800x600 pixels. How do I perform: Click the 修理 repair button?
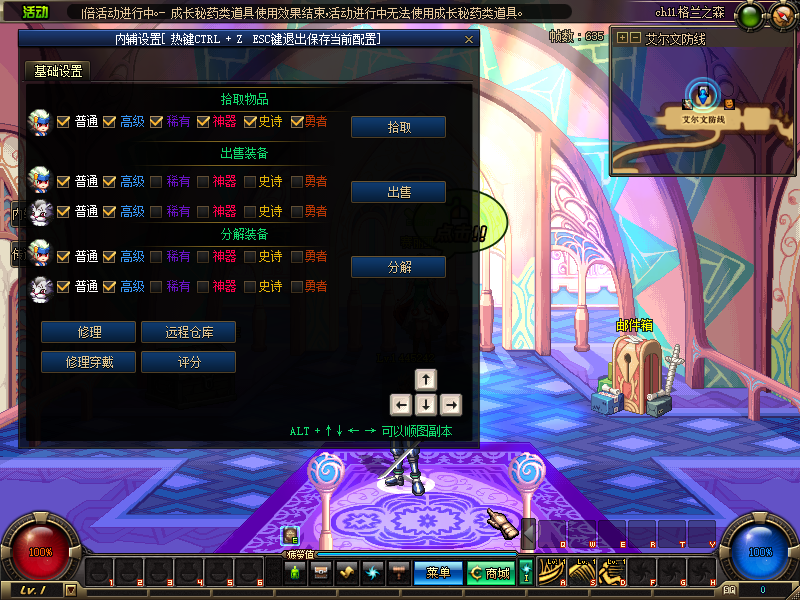(x=89, y=332)
